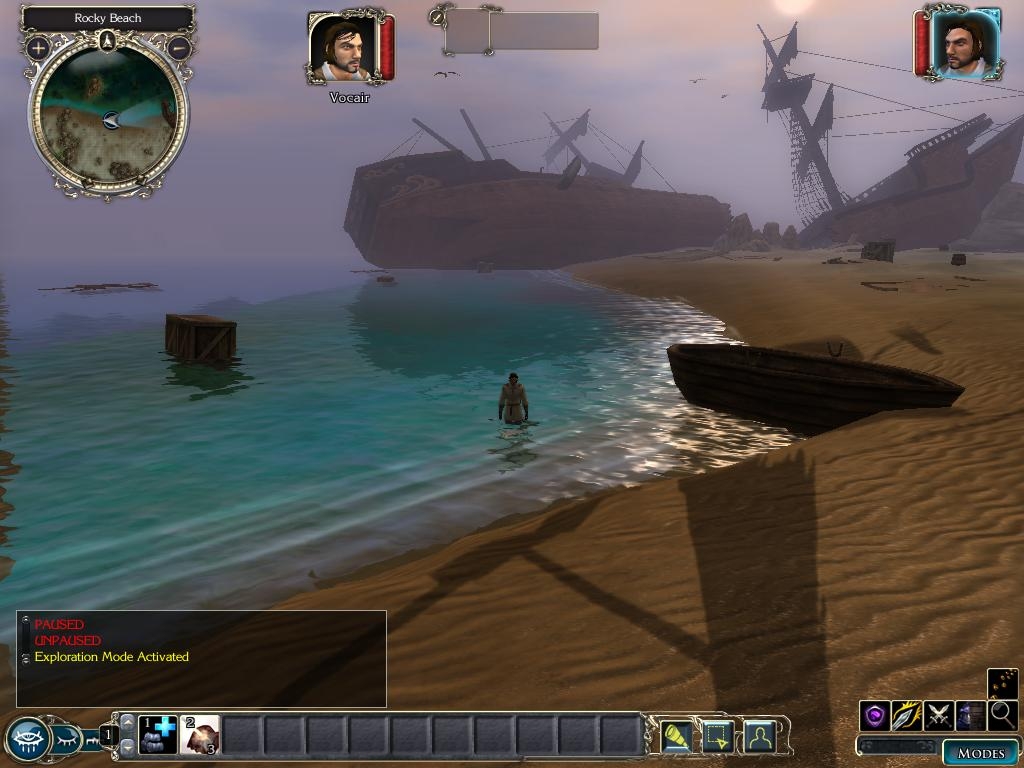Zoom in the minimap with the plus button

(x=38, y=47)
